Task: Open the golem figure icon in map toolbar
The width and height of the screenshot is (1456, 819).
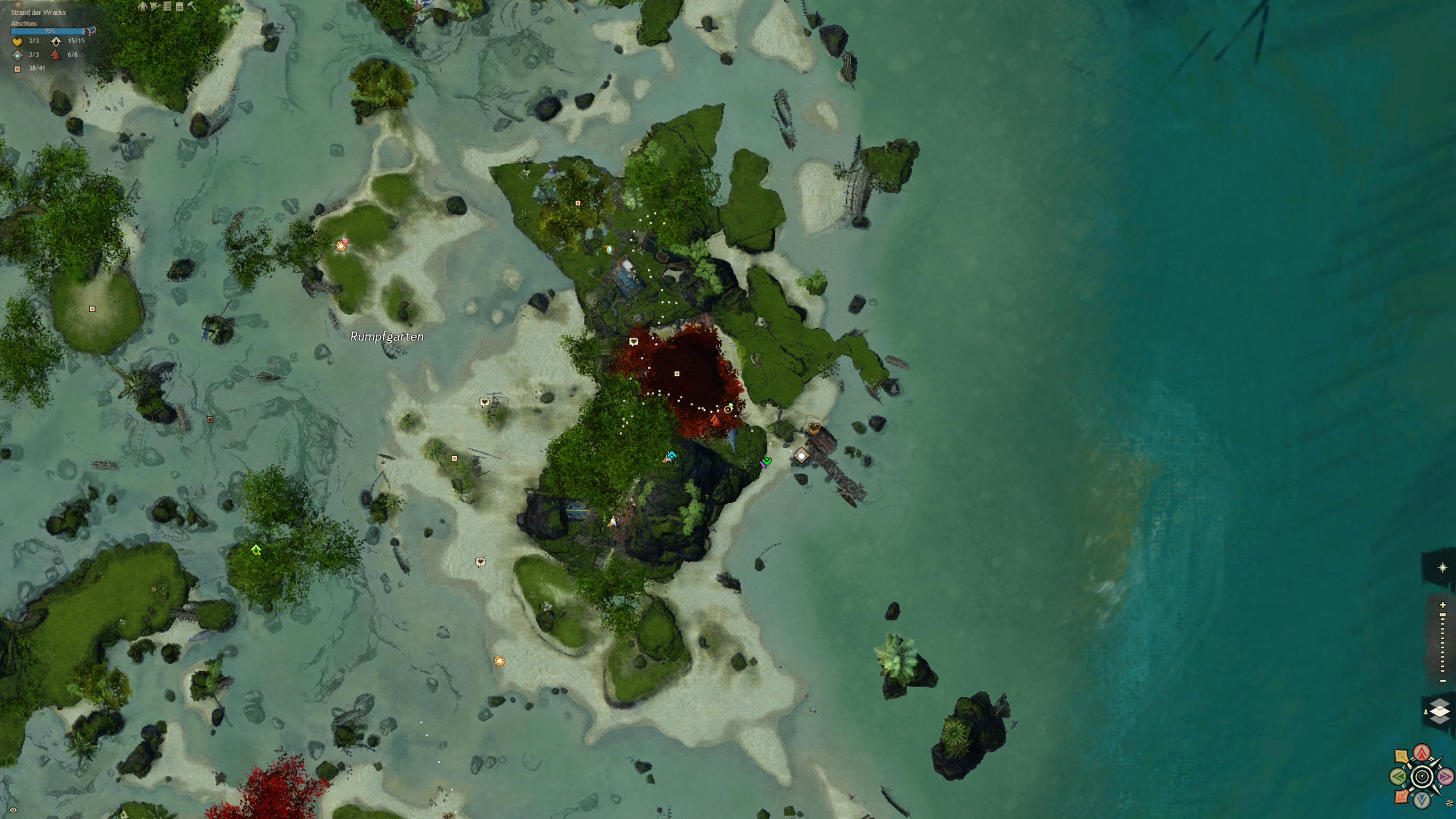Action: 143,7
